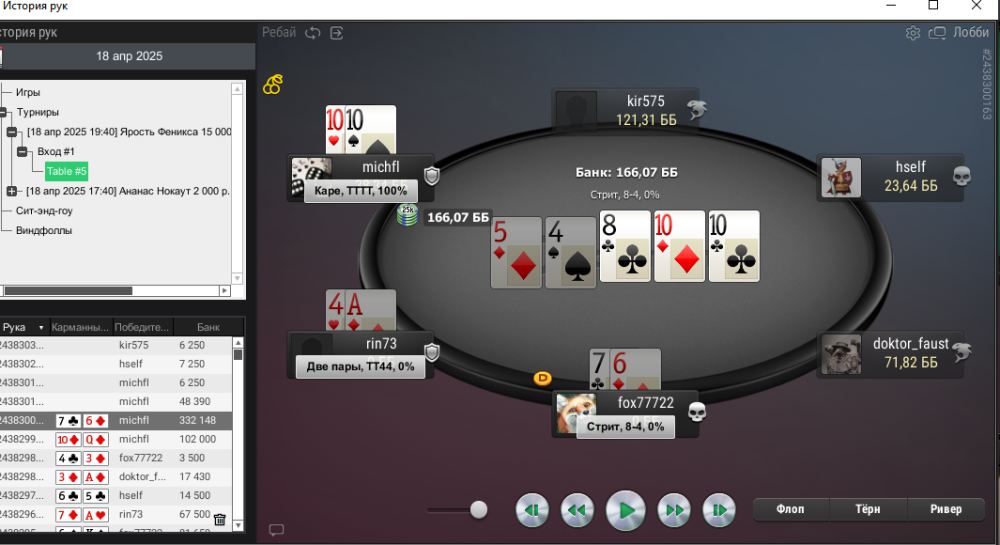Expand the Ананас Нокаут tournament node
The height and width of the screenshot is (545, 1000).
[12, 191]
